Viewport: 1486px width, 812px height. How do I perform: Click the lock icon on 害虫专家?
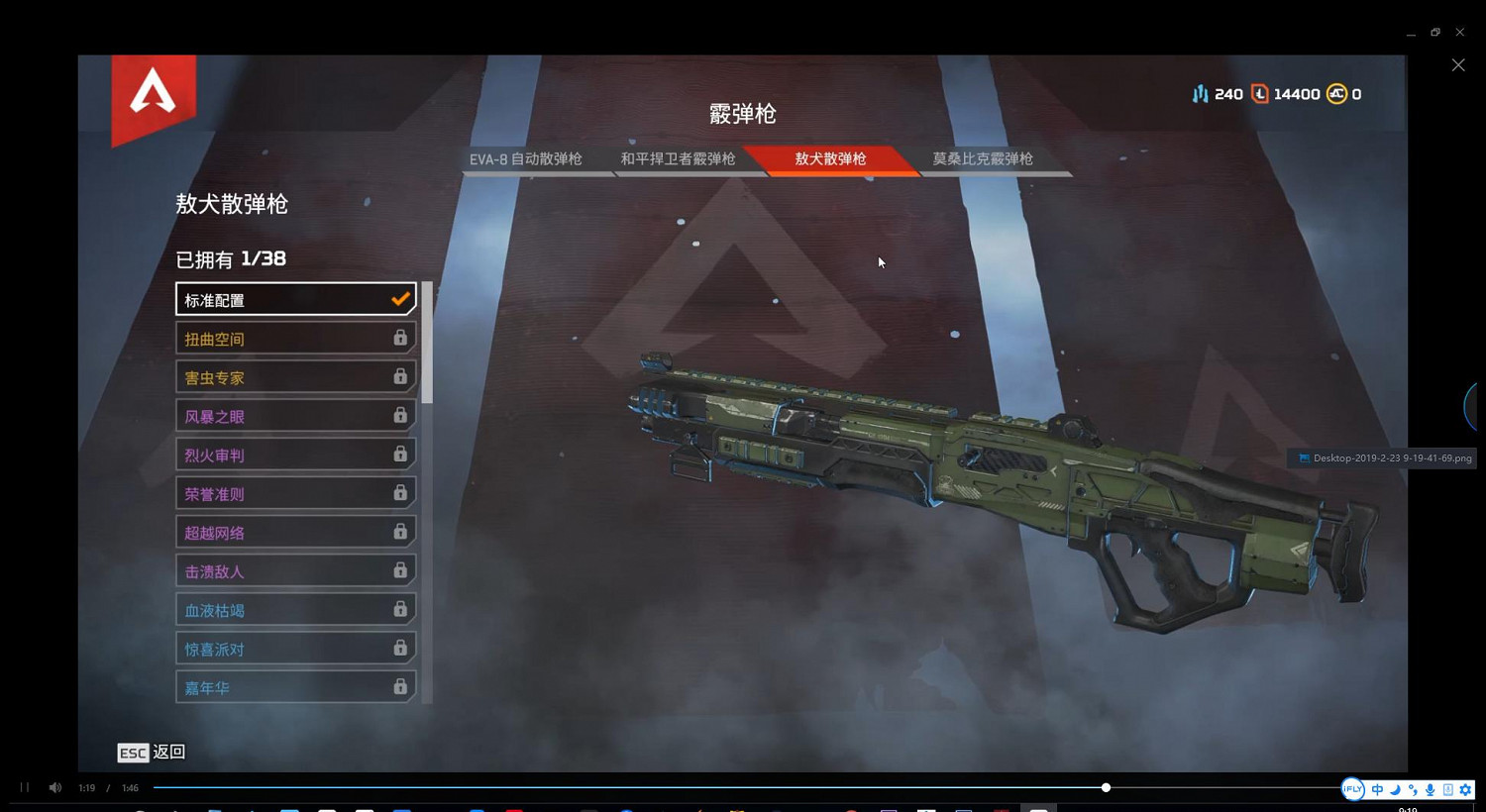click(x=400, y=376)
